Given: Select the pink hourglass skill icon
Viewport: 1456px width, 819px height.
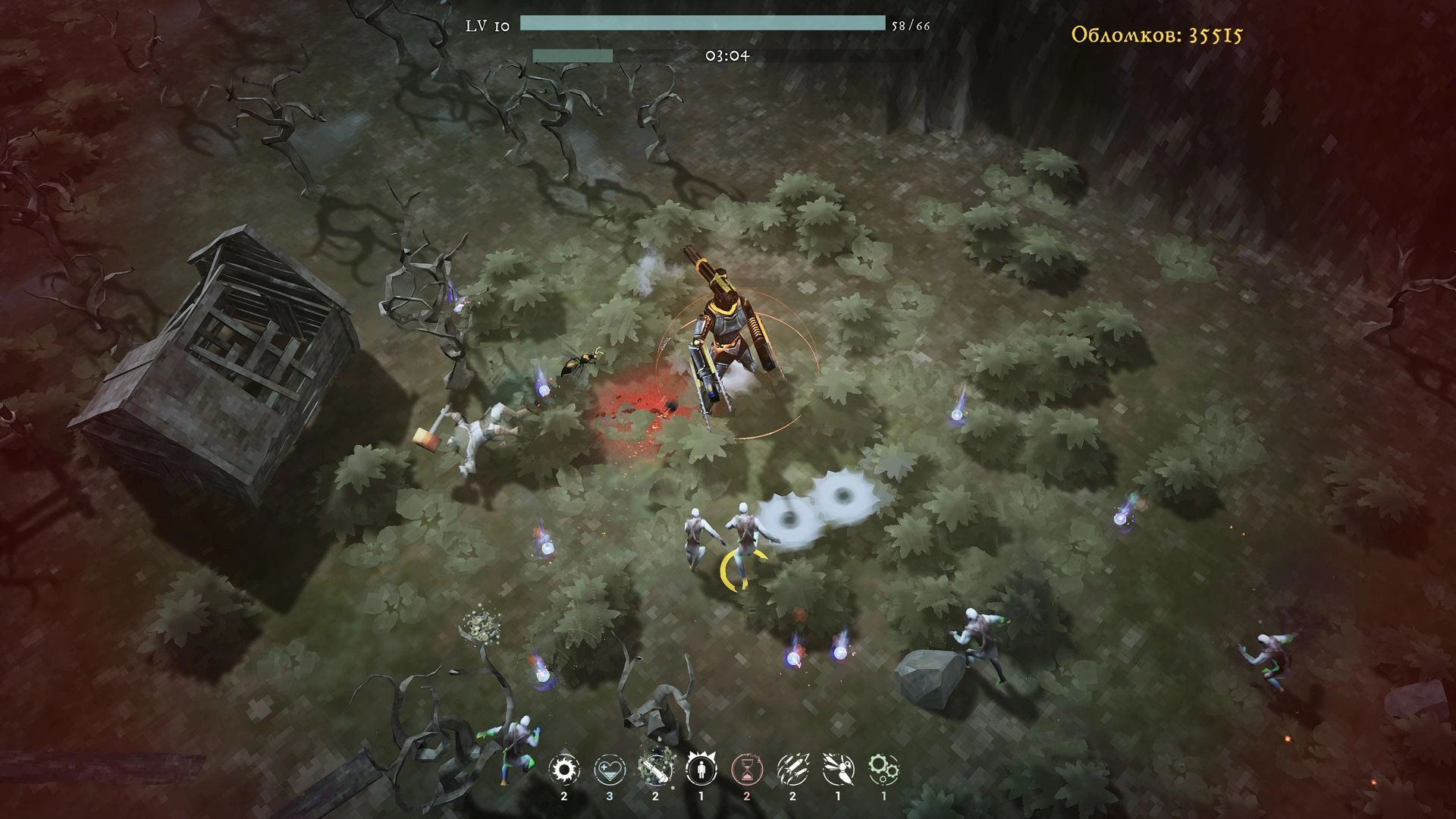Looking at the screenshot, I should click(x=747, y=770).
